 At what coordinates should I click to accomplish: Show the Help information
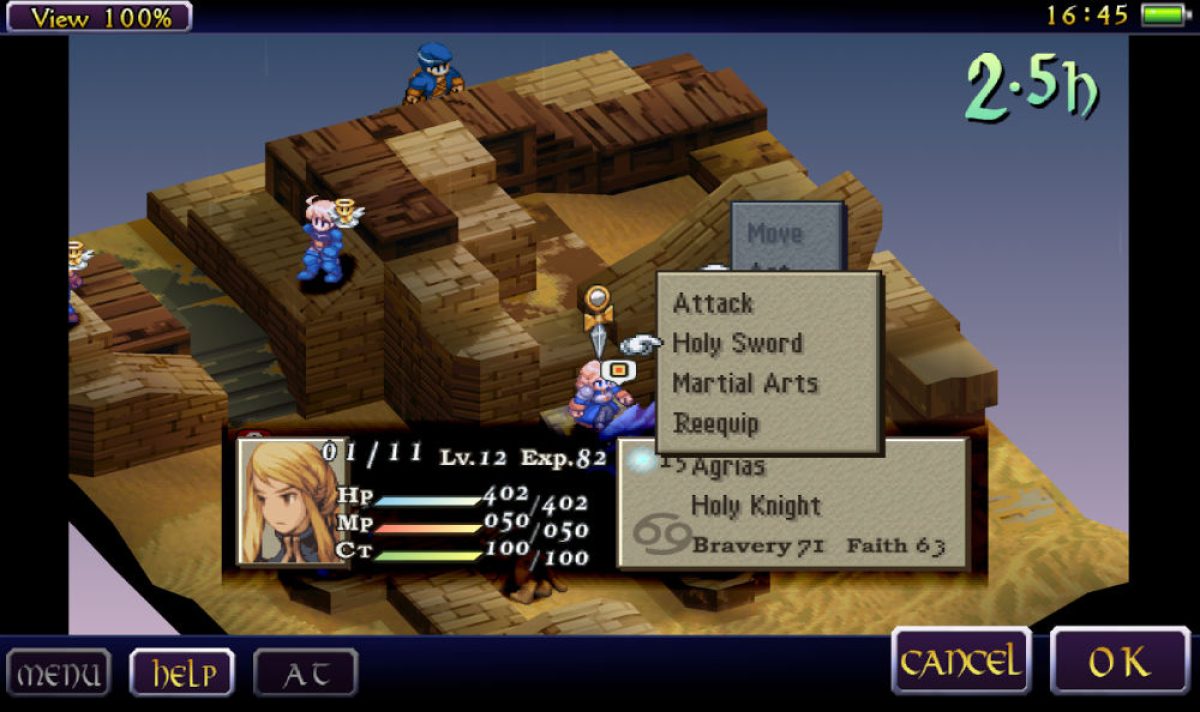tap(181, 673)
